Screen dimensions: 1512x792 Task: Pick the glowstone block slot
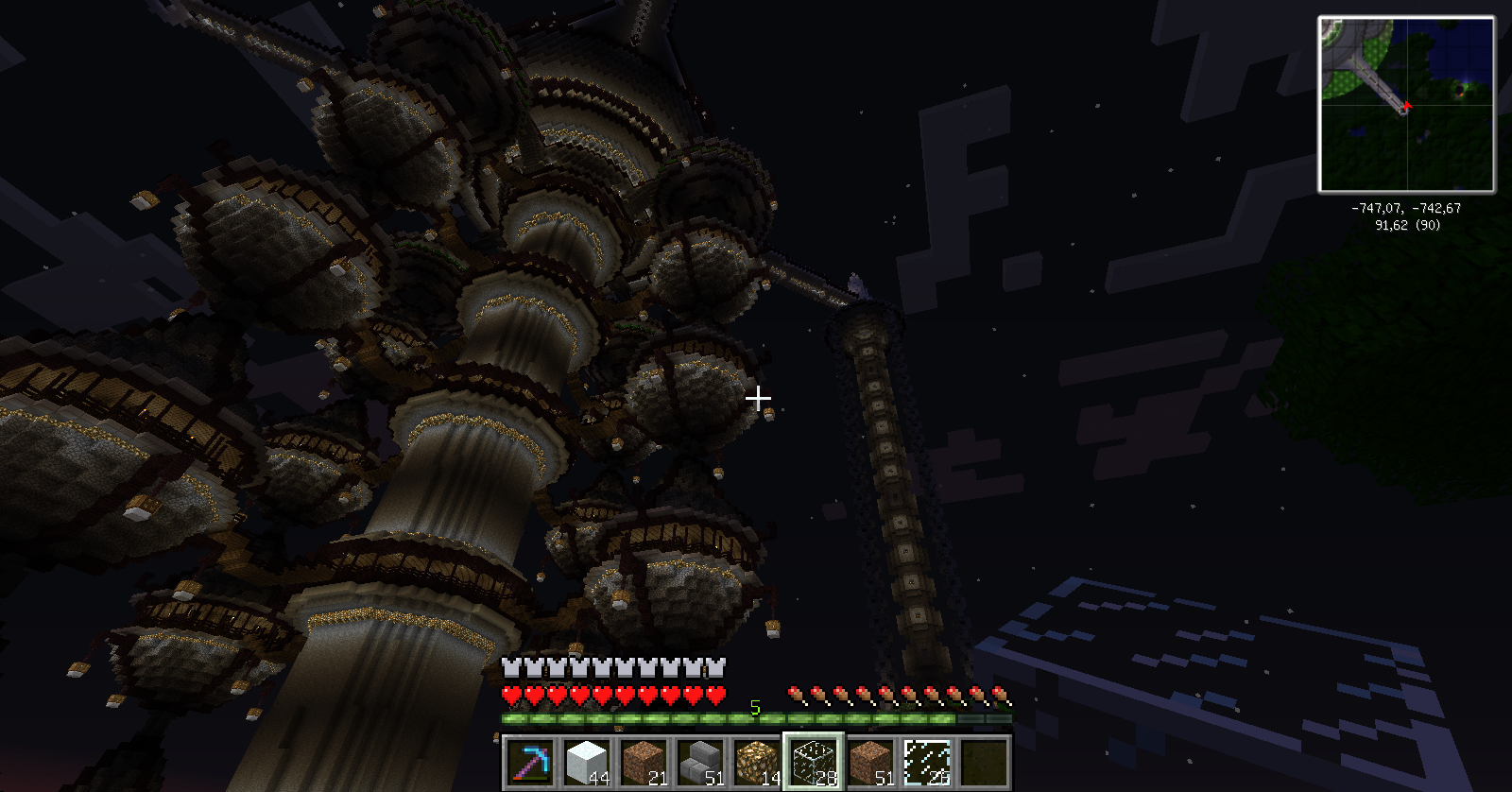756,762
